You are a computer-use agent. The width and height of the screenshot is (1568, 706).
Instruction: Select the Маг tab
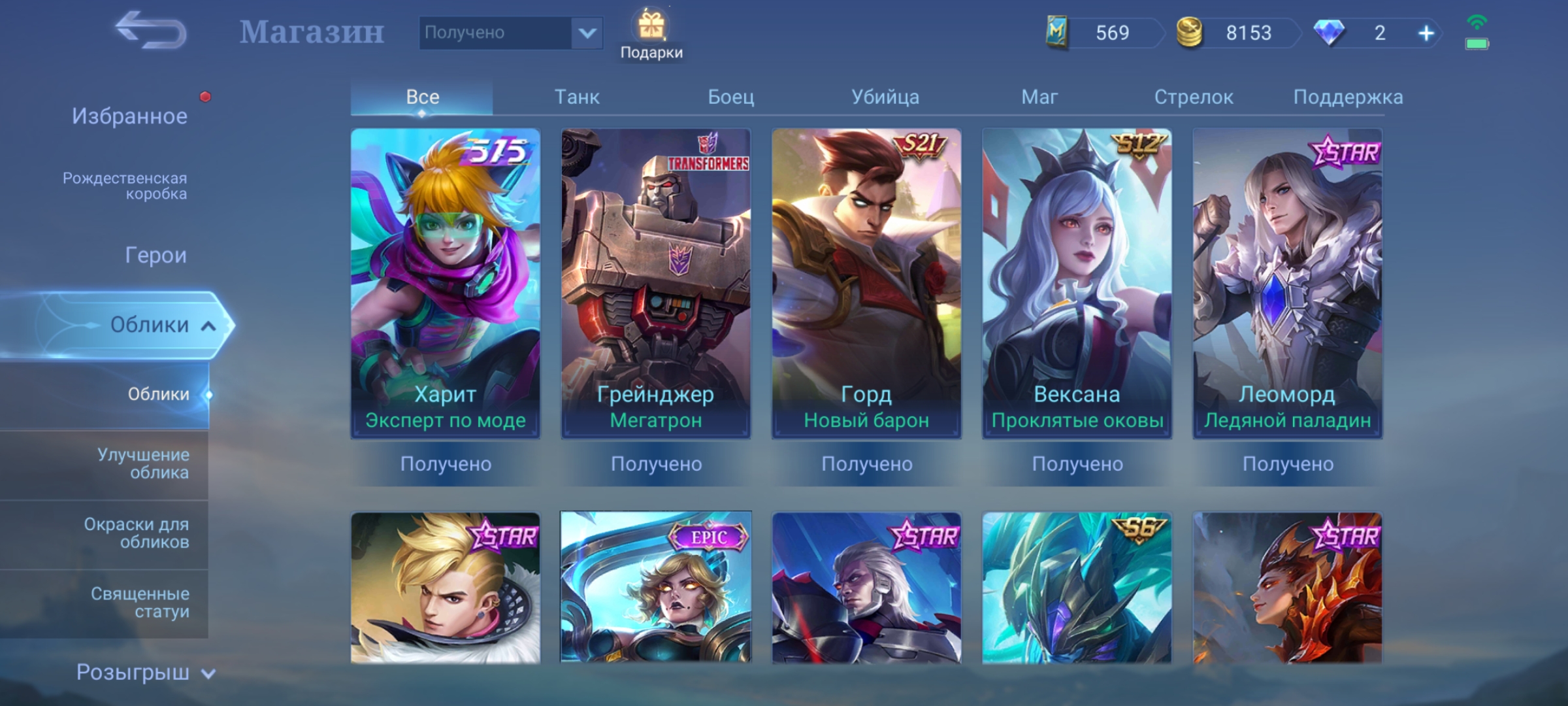click(x=1039, y=97)
